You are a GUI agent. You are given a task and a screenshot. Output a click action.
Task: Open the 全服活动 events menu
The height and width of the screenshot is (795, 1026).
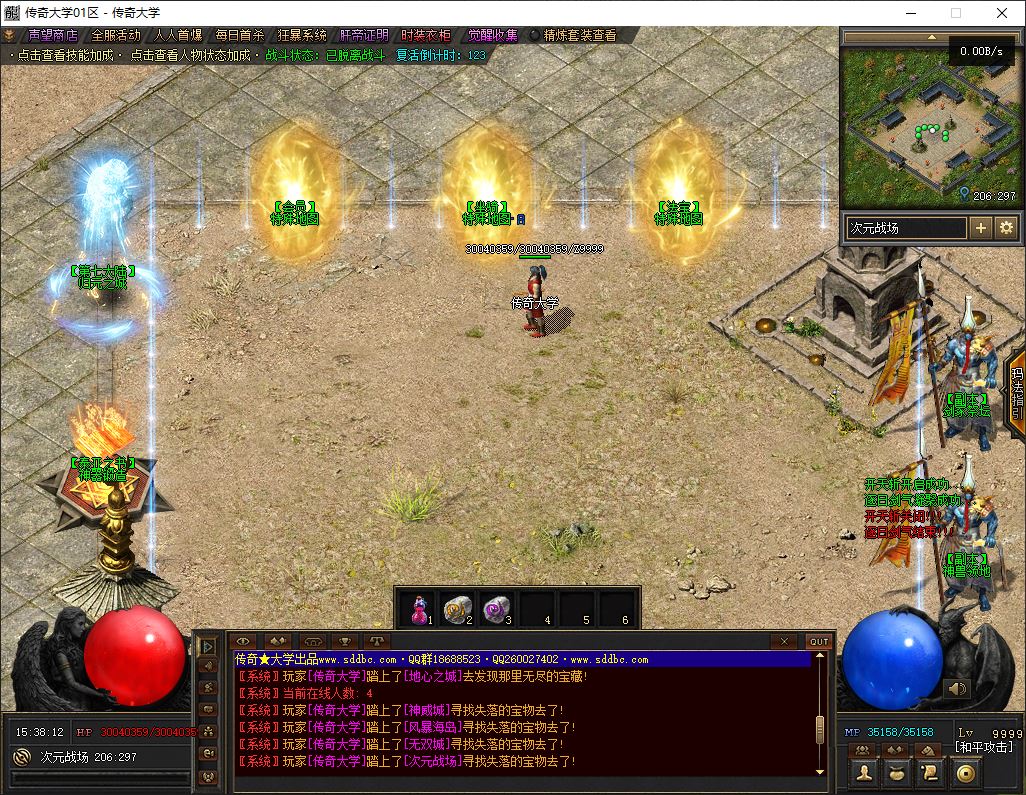pyautogui.click(x=115, y=35)
